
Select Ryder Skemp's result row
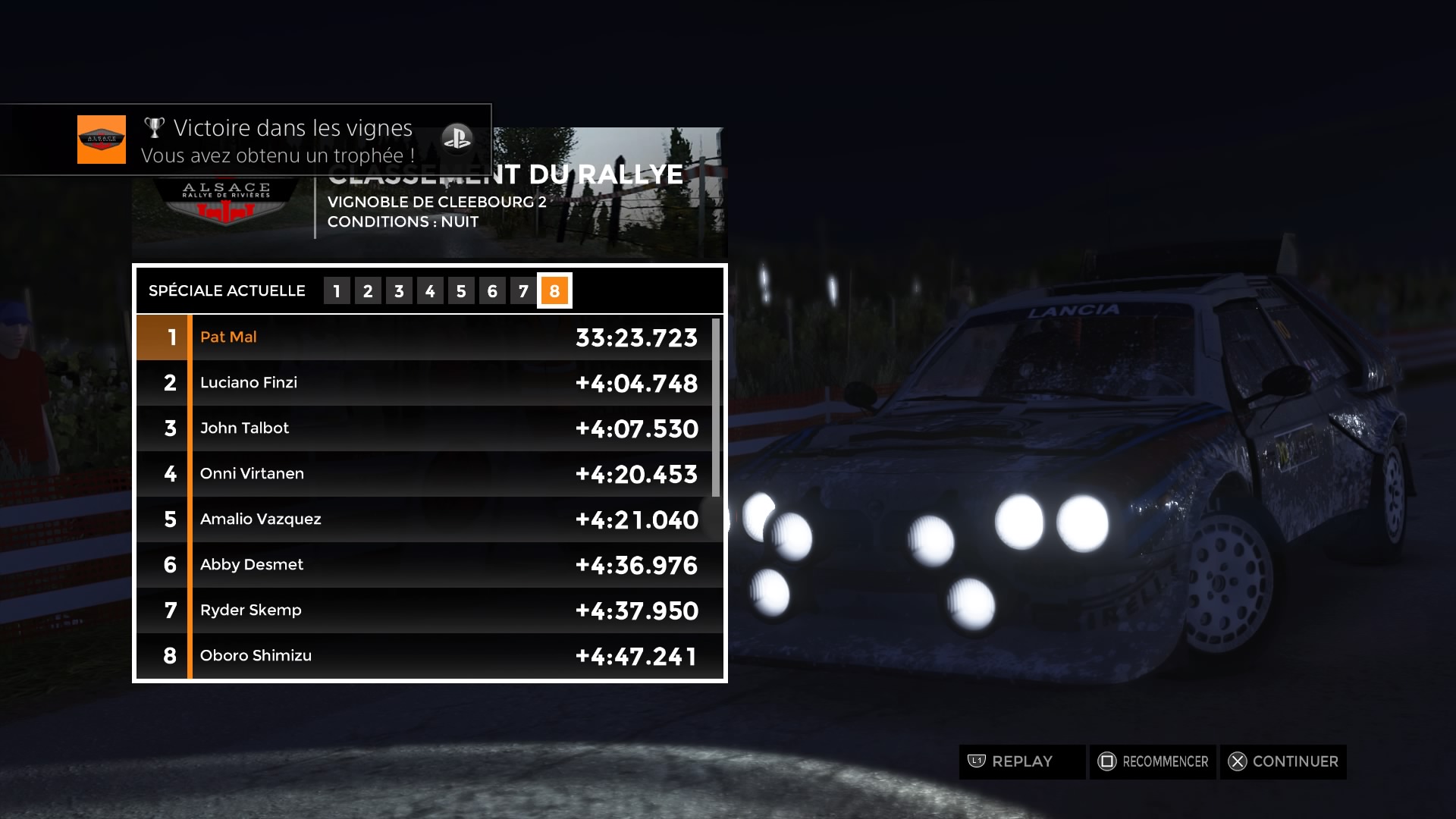[x=425, y=610]
